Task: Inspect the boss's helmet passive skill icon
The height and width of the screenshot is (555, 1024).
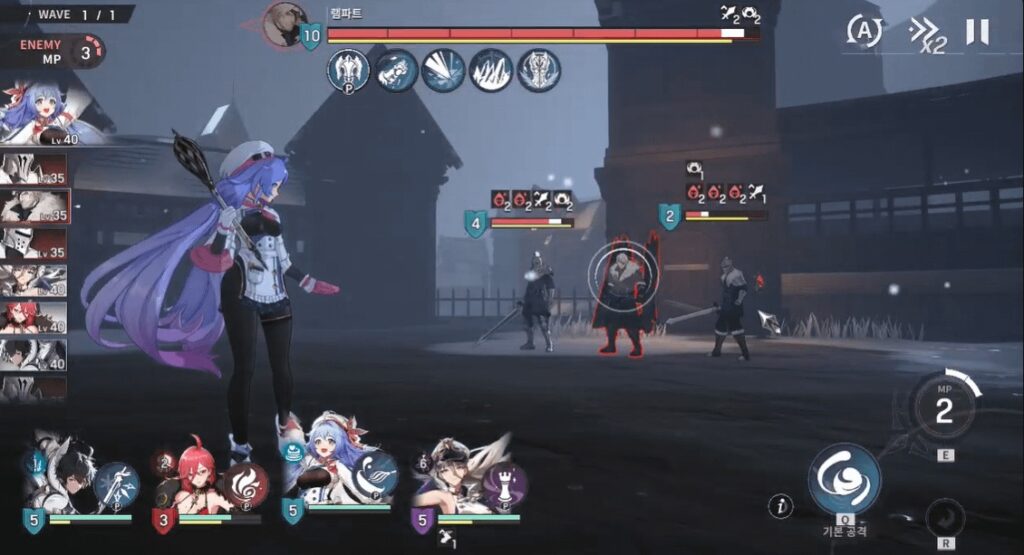Action: 348,71
